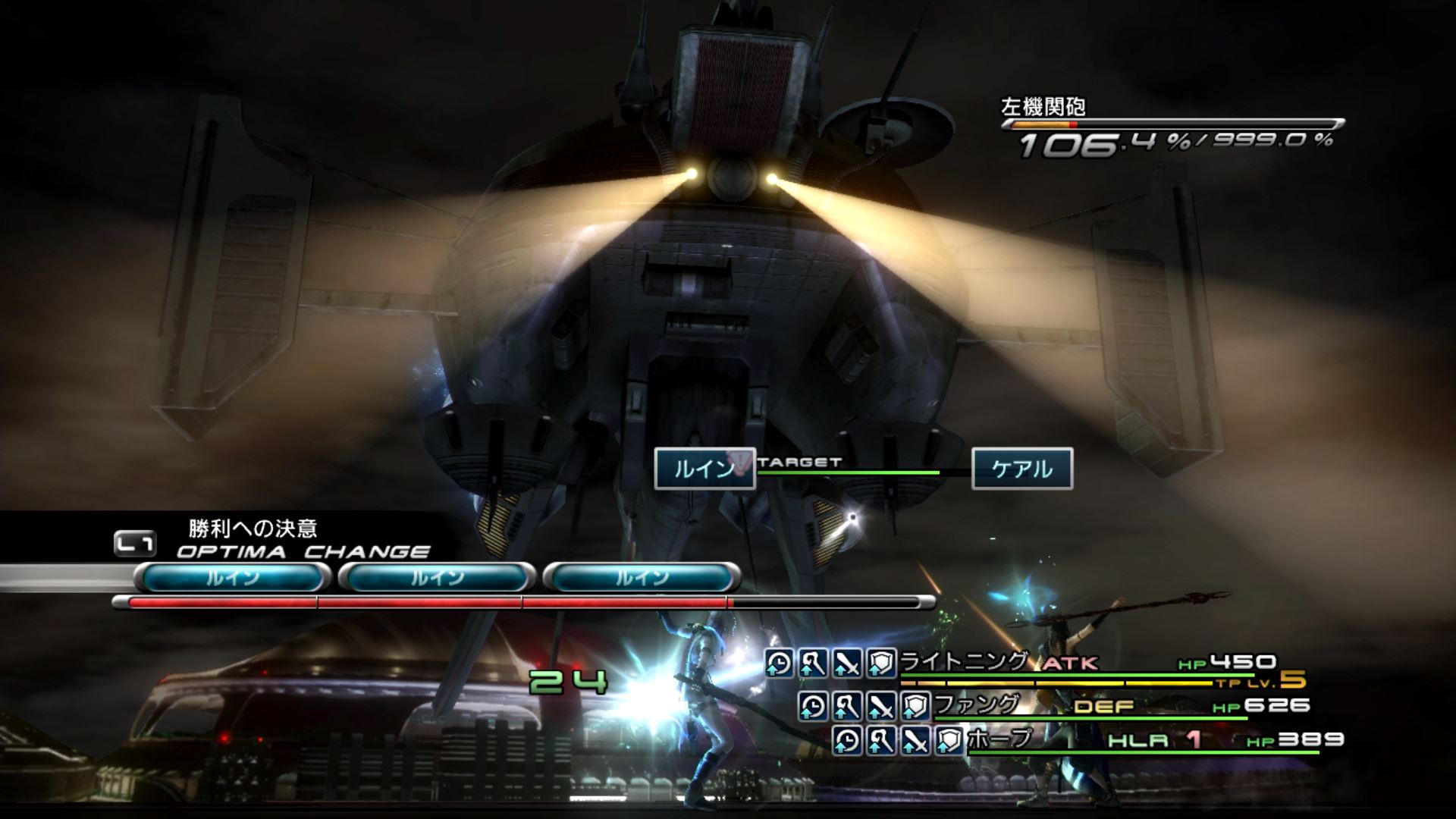Screen dimensions: 1456x819
Task: Click Fang's Protect shield status icon
Action: [x=915, y=707]
